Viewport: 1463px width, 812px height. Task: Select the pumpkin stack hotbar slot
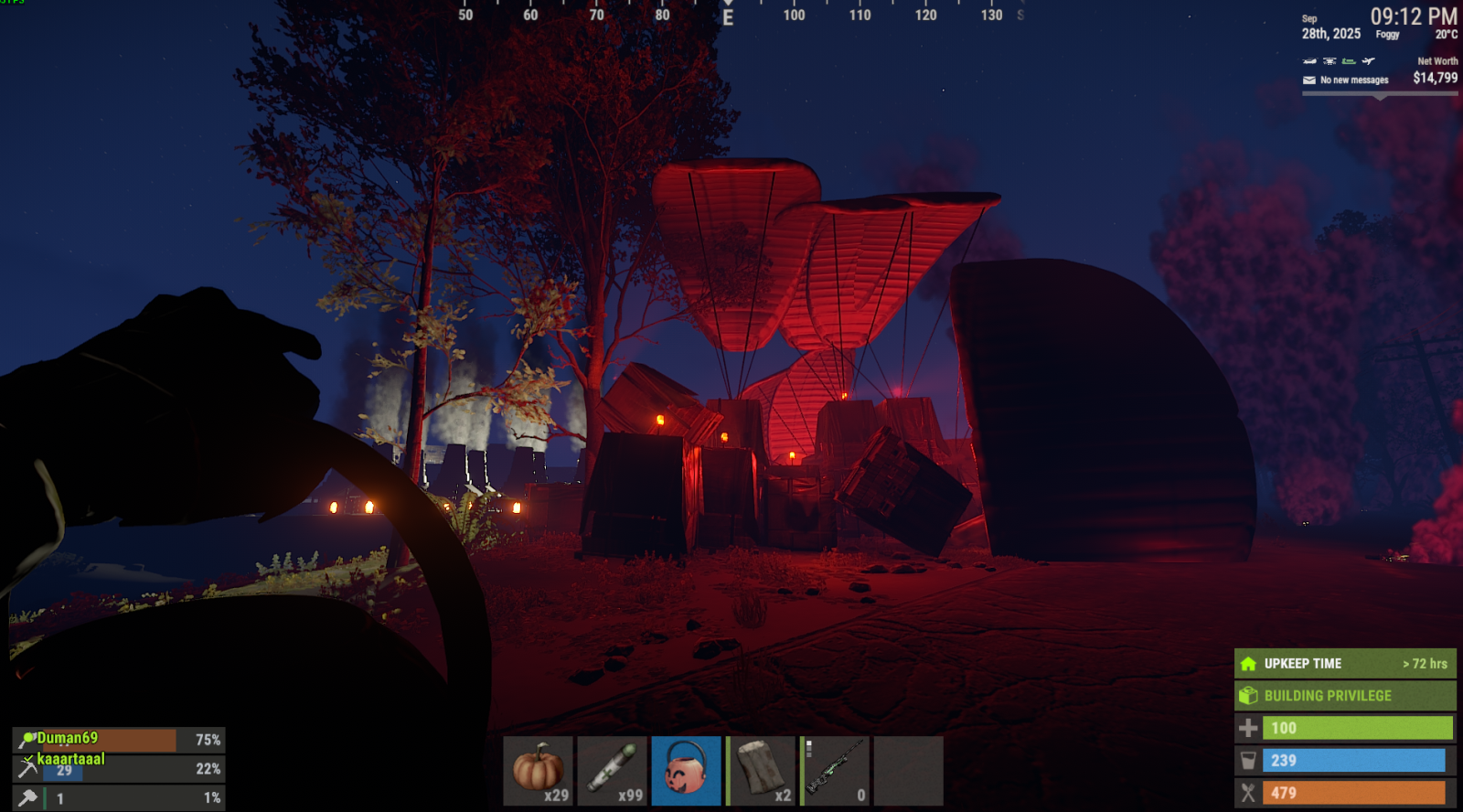click(538, 770)
